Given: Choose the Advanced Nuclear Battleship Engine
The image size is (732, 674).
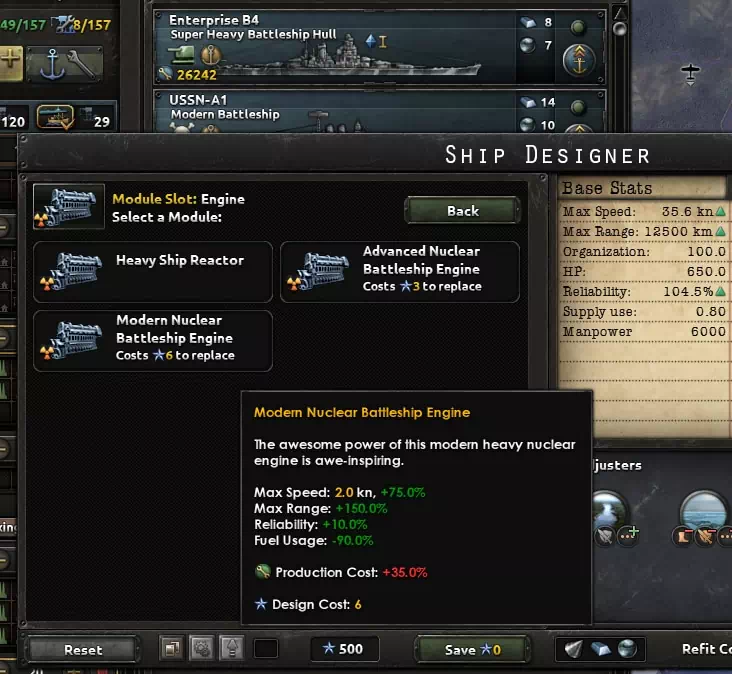Looking at the screenshot, I should [400, 271].
